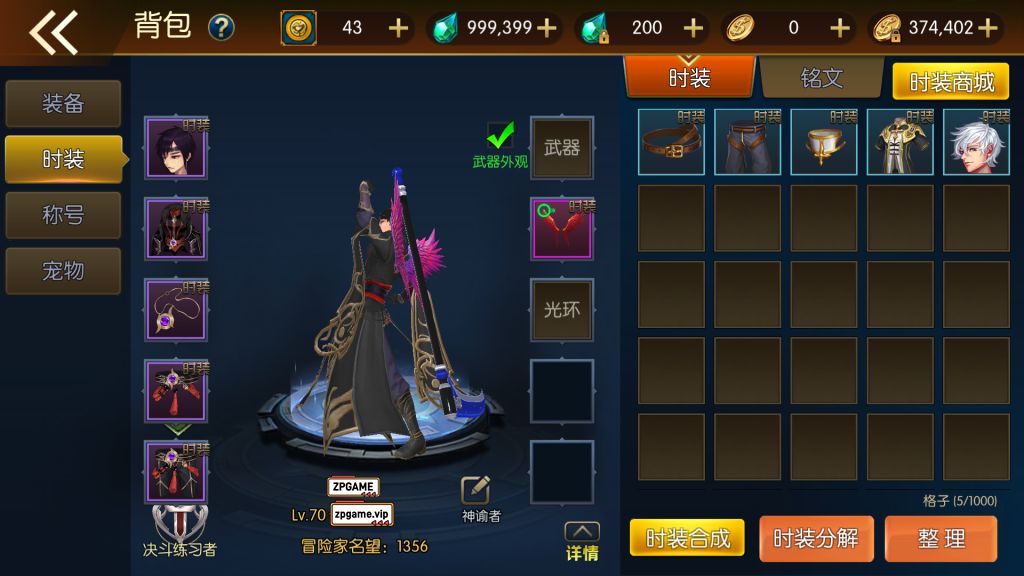Toggle the 武器外观 weapon appearance checkbox

tap(500, 135)
